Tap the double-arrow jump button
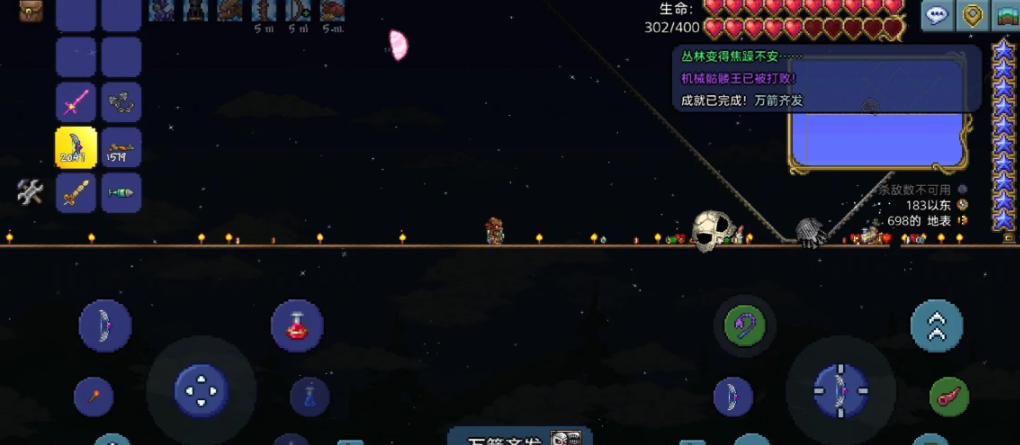Image resolution: width=1020 pixels, height=445 pixels. [x=936, y=326]
